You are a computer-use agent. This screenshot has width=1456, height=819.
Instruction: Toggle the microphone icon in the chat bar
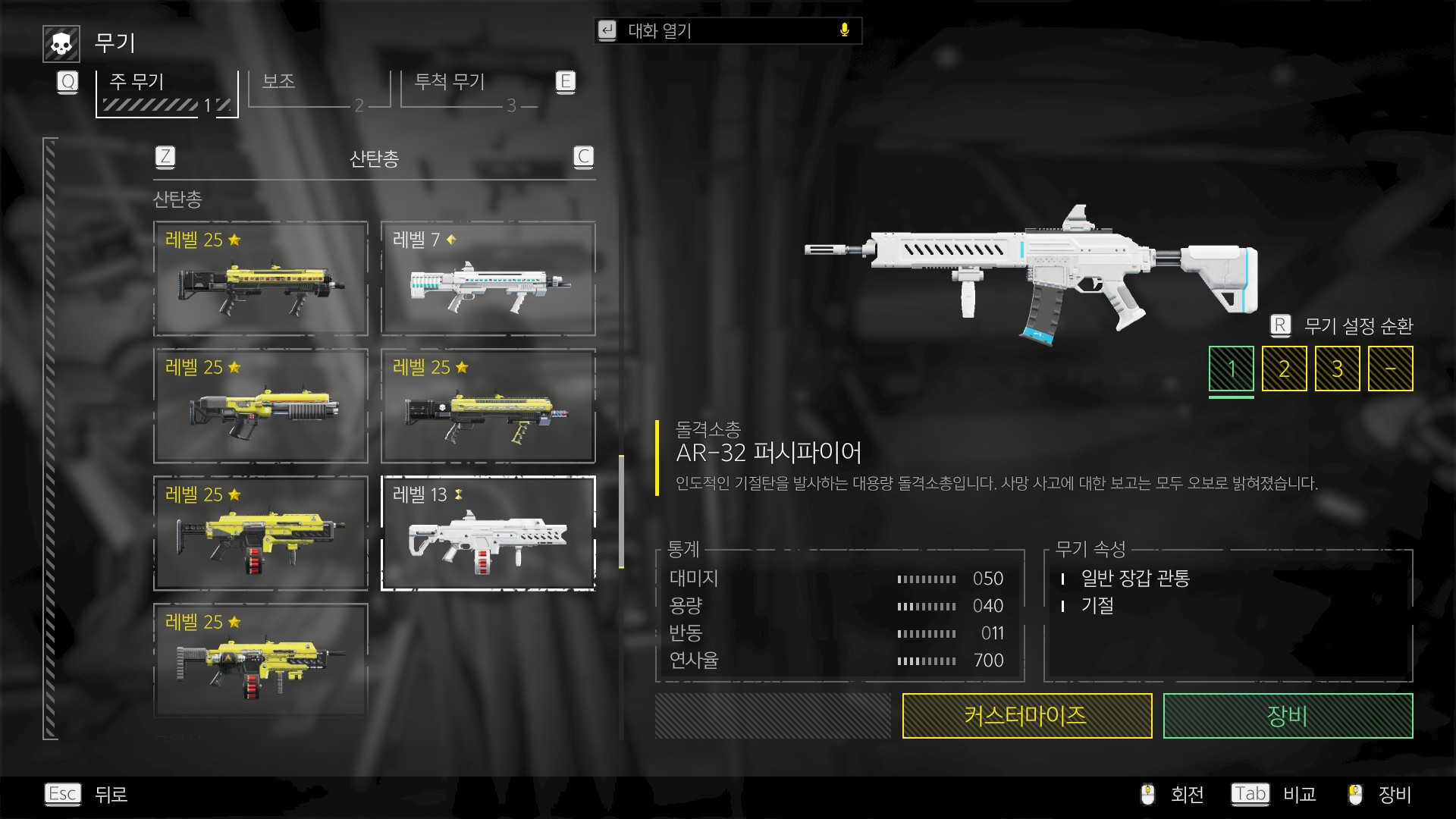(845, 30)
